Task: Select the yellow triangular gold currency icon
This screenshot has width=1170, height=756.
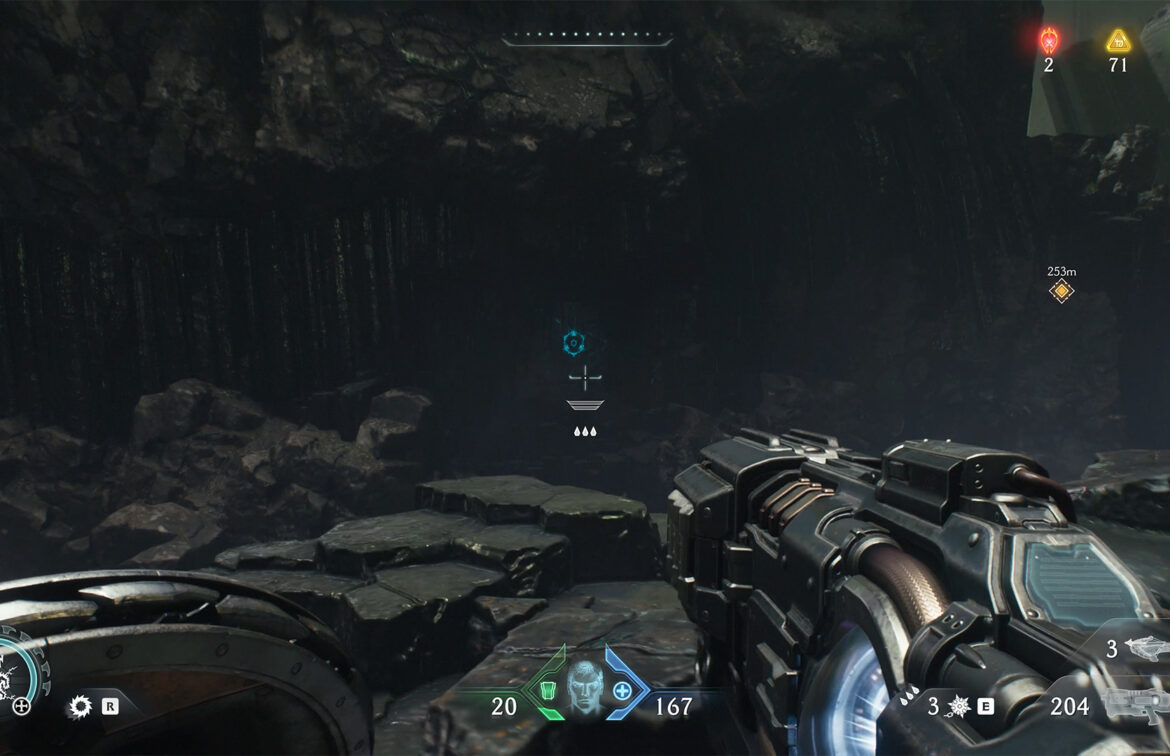Action: click(x=1117, y=41)
